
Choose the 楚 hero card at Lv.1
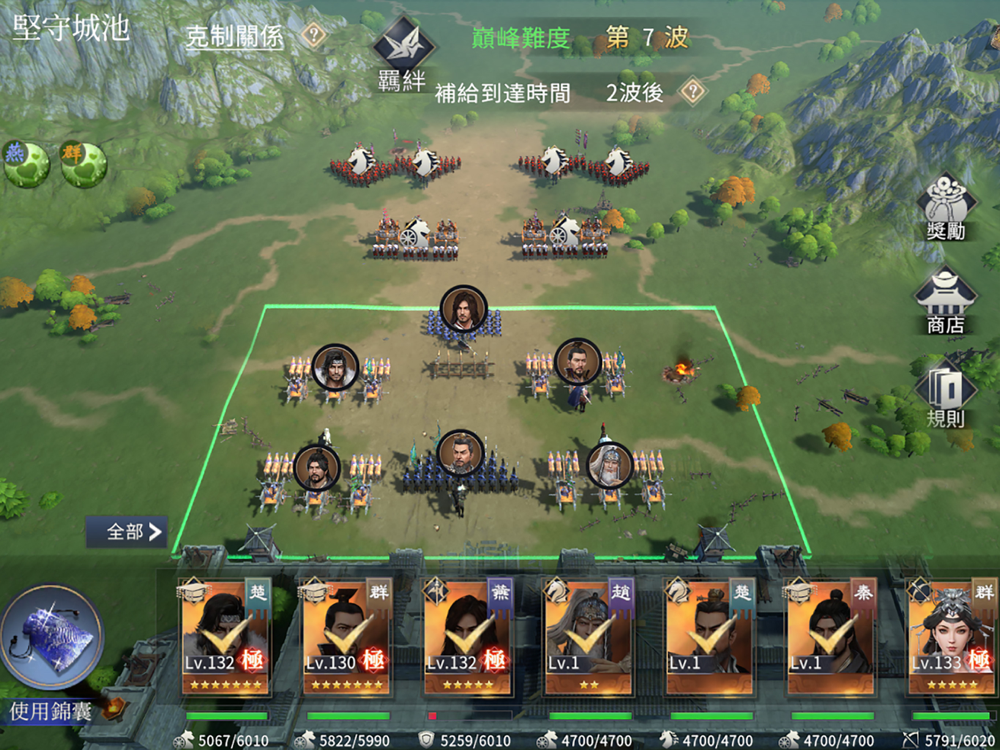pos(710,636)
